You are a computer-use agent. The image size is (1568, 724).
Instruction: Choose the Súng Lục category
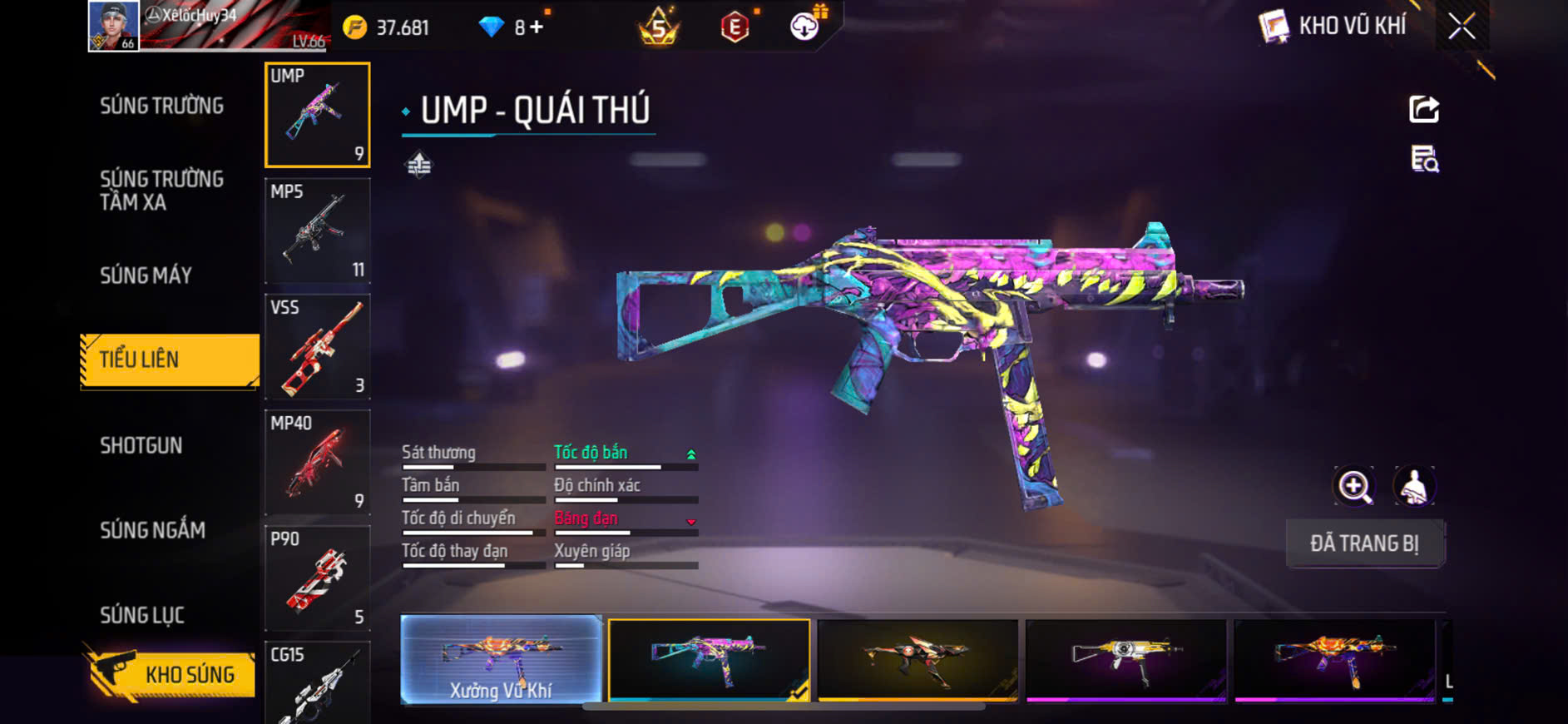[142, 615]
